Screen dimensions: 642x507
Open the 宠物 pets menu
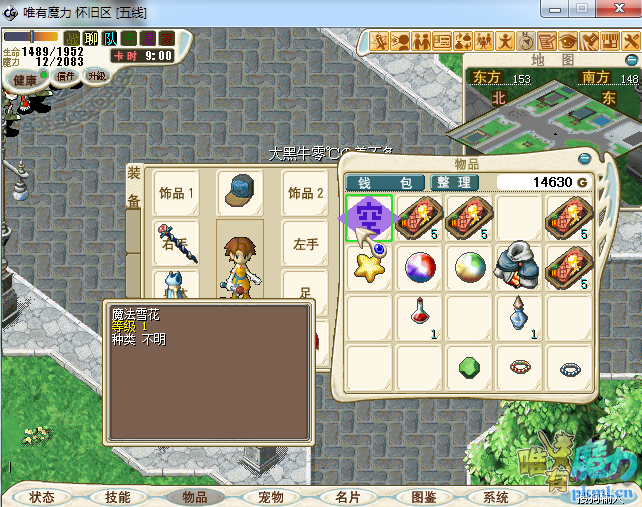[270, 497]
